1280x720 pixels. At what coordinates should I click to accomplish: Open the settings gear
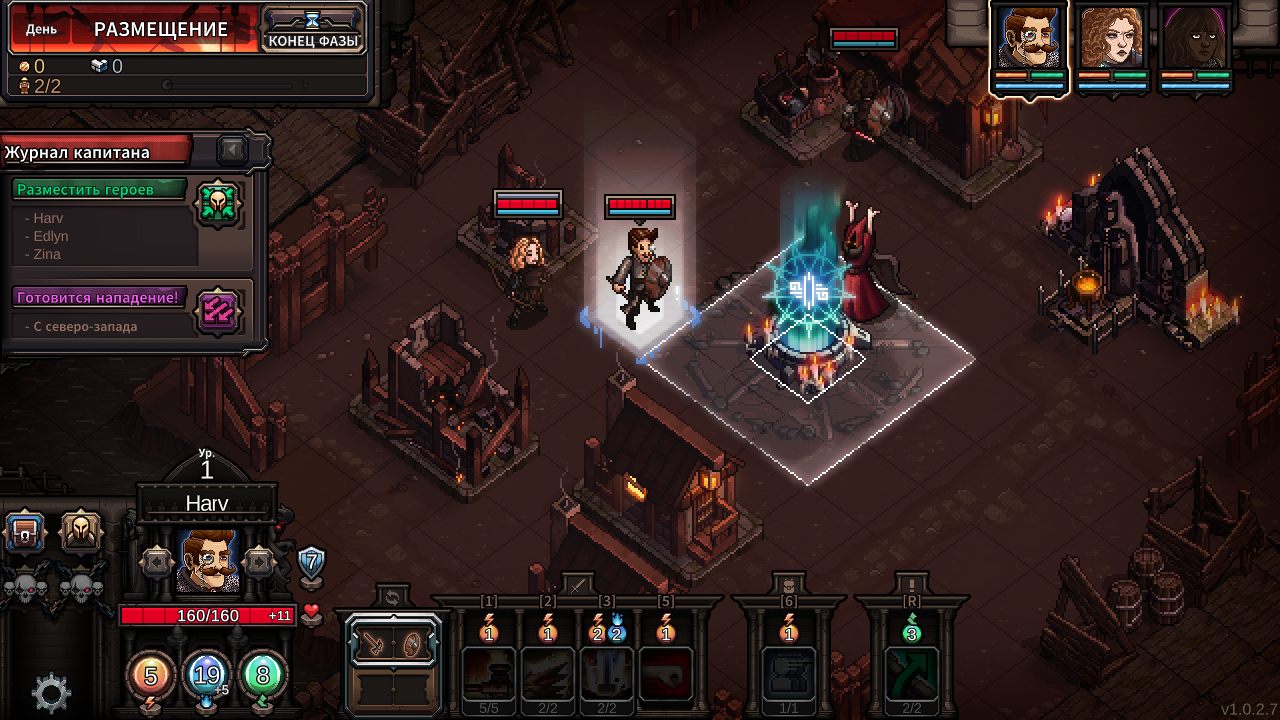[51, 692]
